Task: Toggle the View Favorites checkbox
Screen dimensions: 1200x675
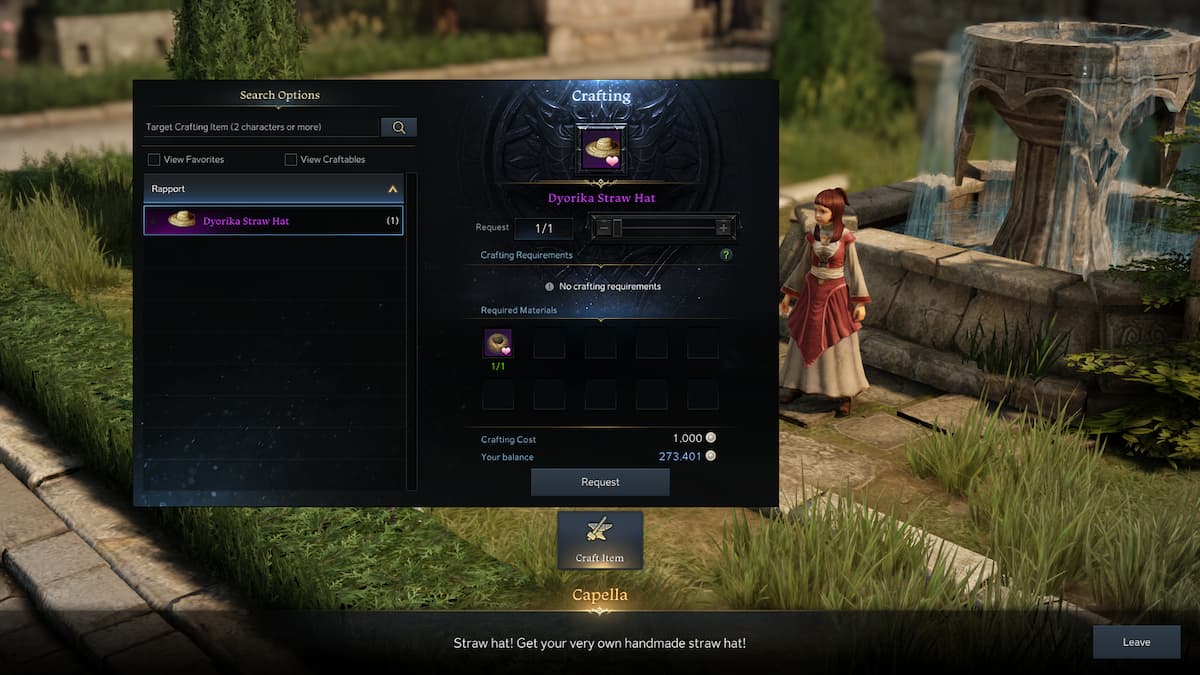Action: tap(154, 160)
